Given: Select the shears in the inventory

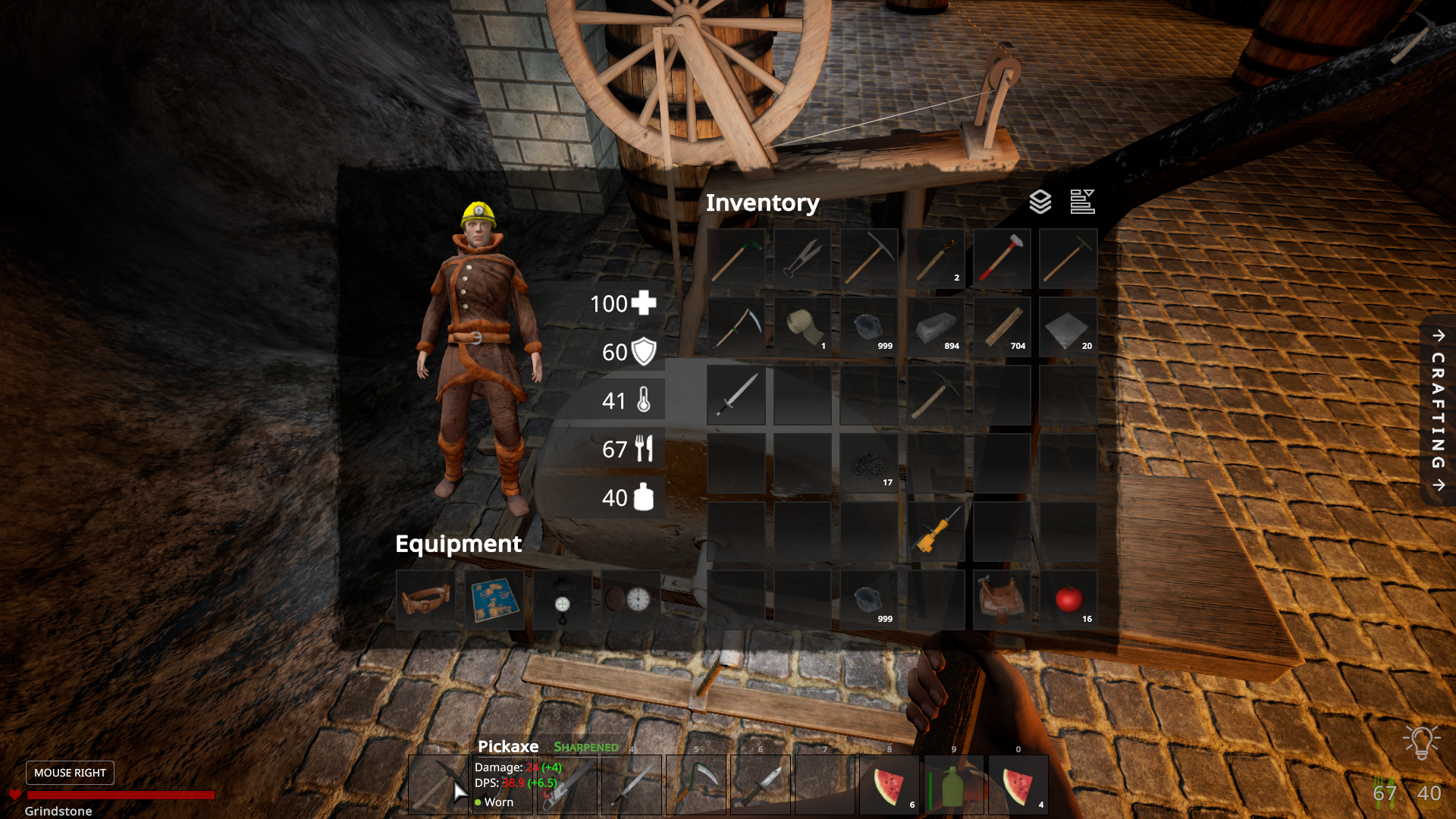Looking at the screenshot, I should 802,259.
